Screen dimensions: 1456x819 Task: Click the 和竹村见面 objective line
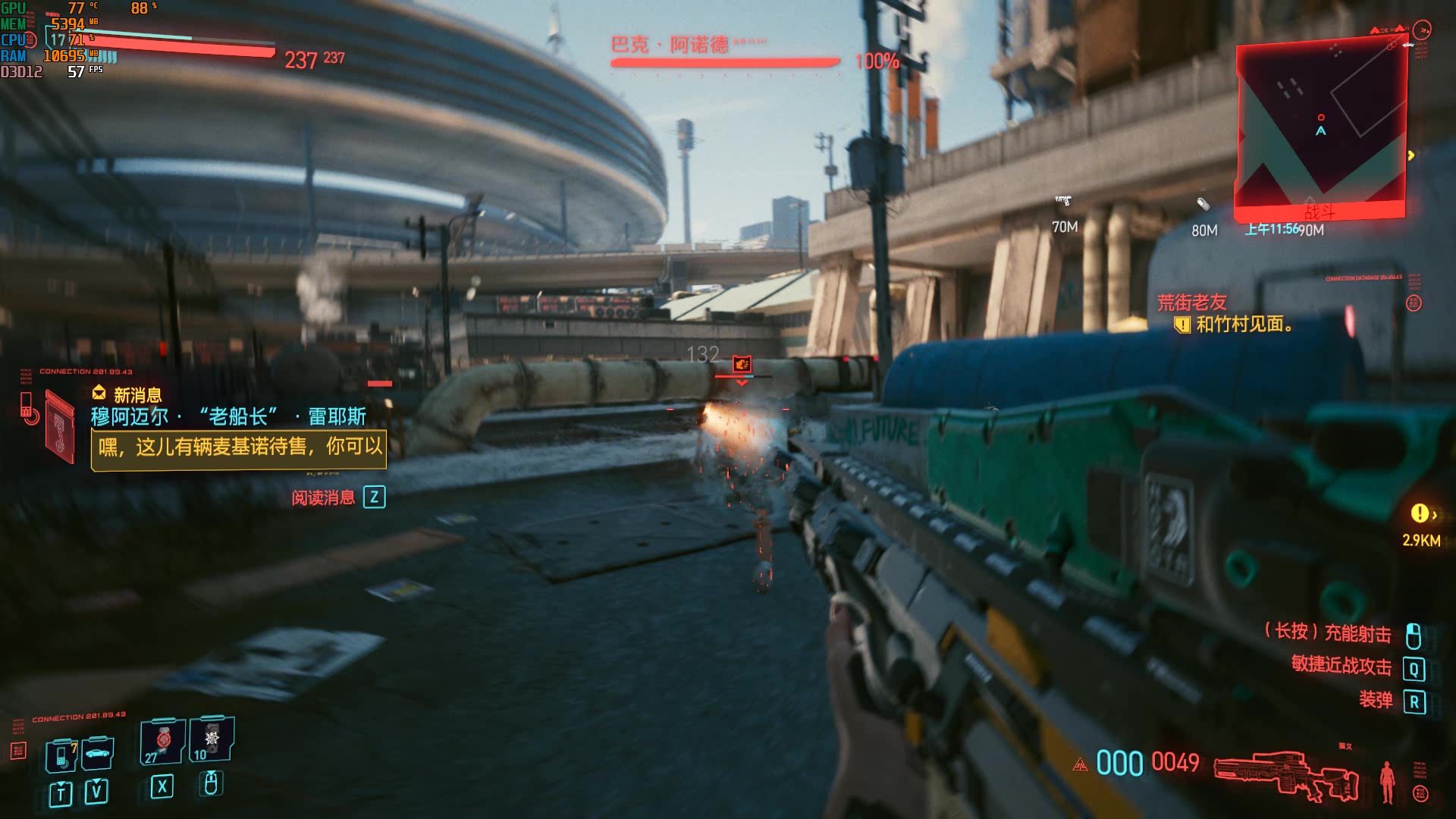point(1243,325)
